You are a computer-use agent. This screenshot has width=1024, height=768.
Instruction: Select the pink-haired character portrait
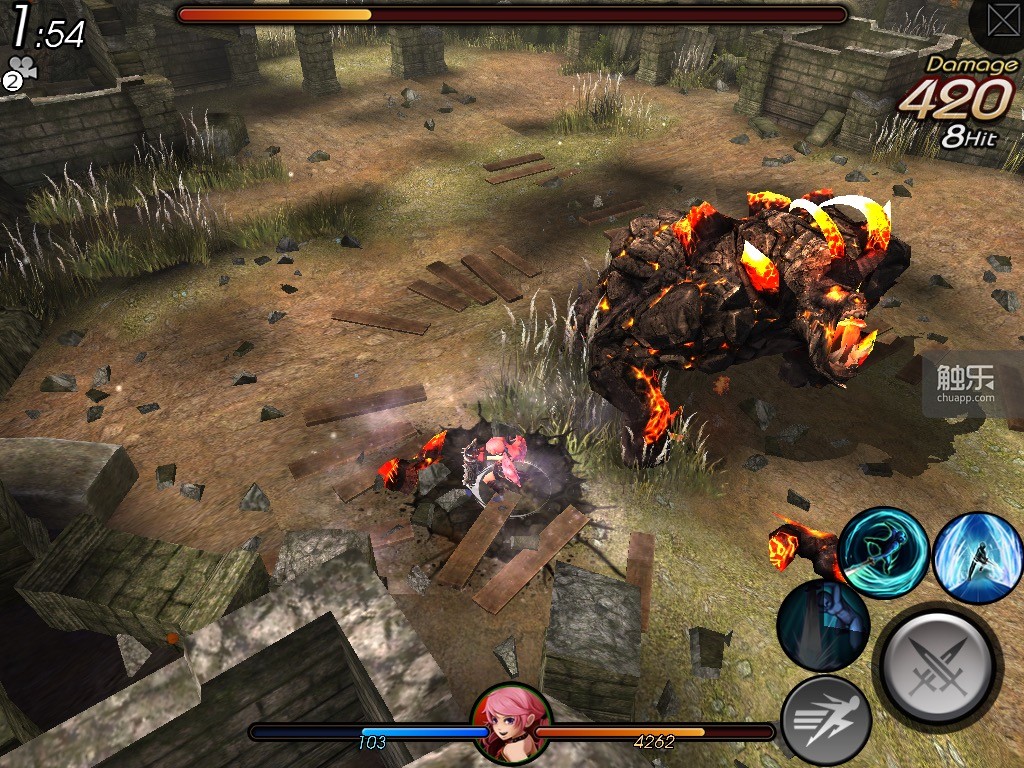tap(511, 724)
